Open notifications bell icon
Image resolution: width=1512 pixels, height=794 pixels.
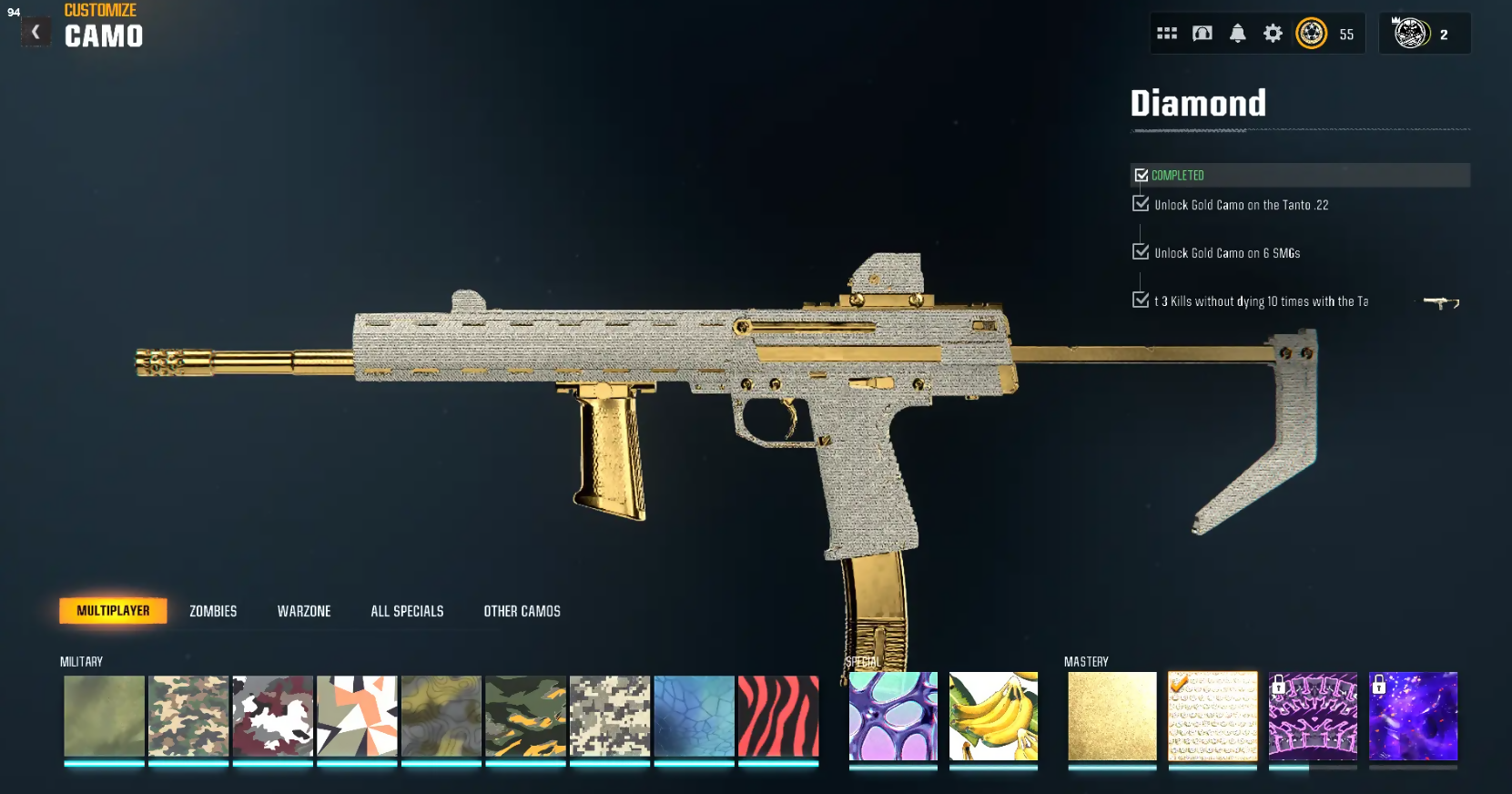1238,34
